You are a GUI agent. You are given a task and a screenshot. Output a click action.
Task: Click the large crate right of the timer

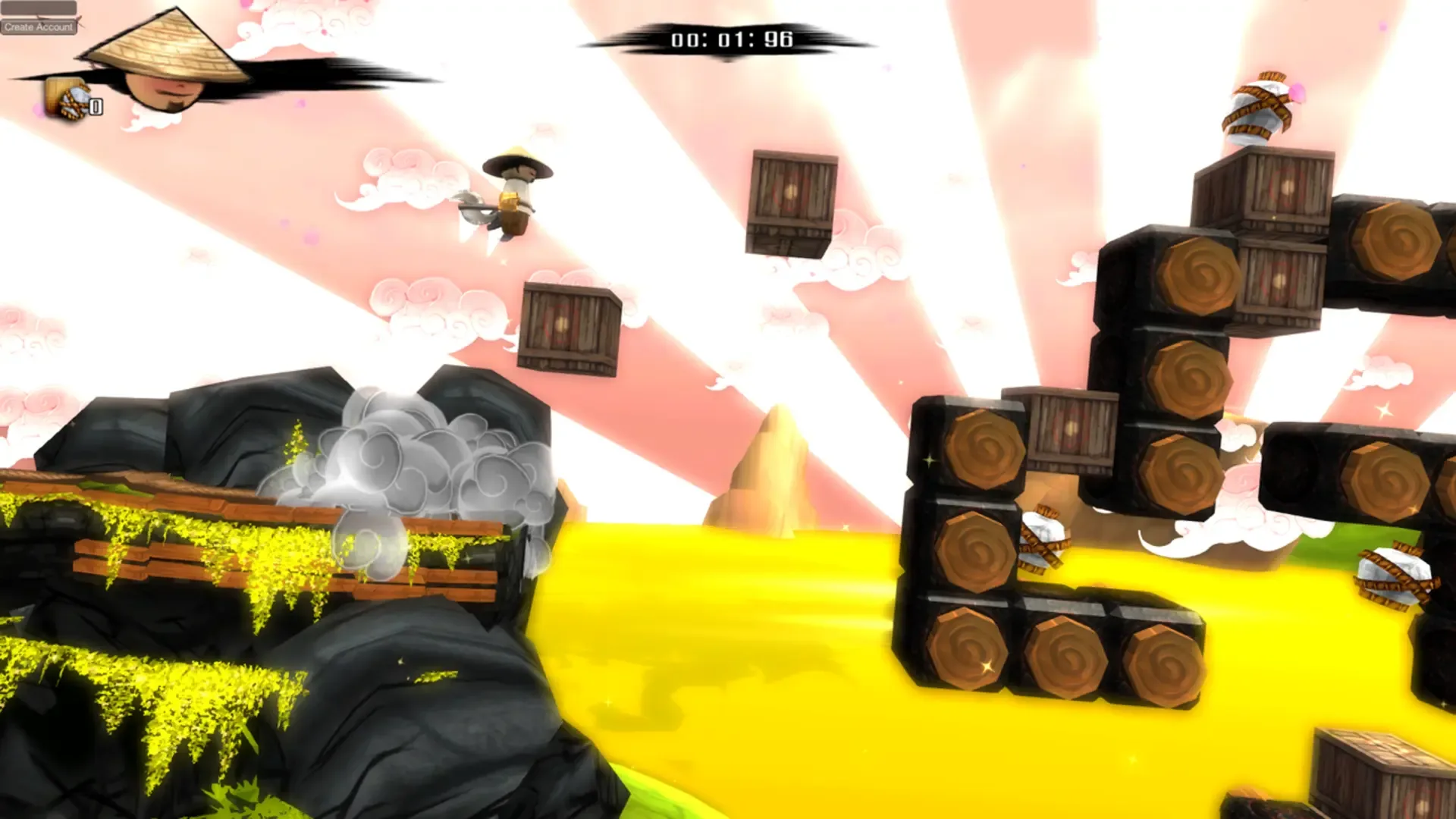[x=789, y=201]
